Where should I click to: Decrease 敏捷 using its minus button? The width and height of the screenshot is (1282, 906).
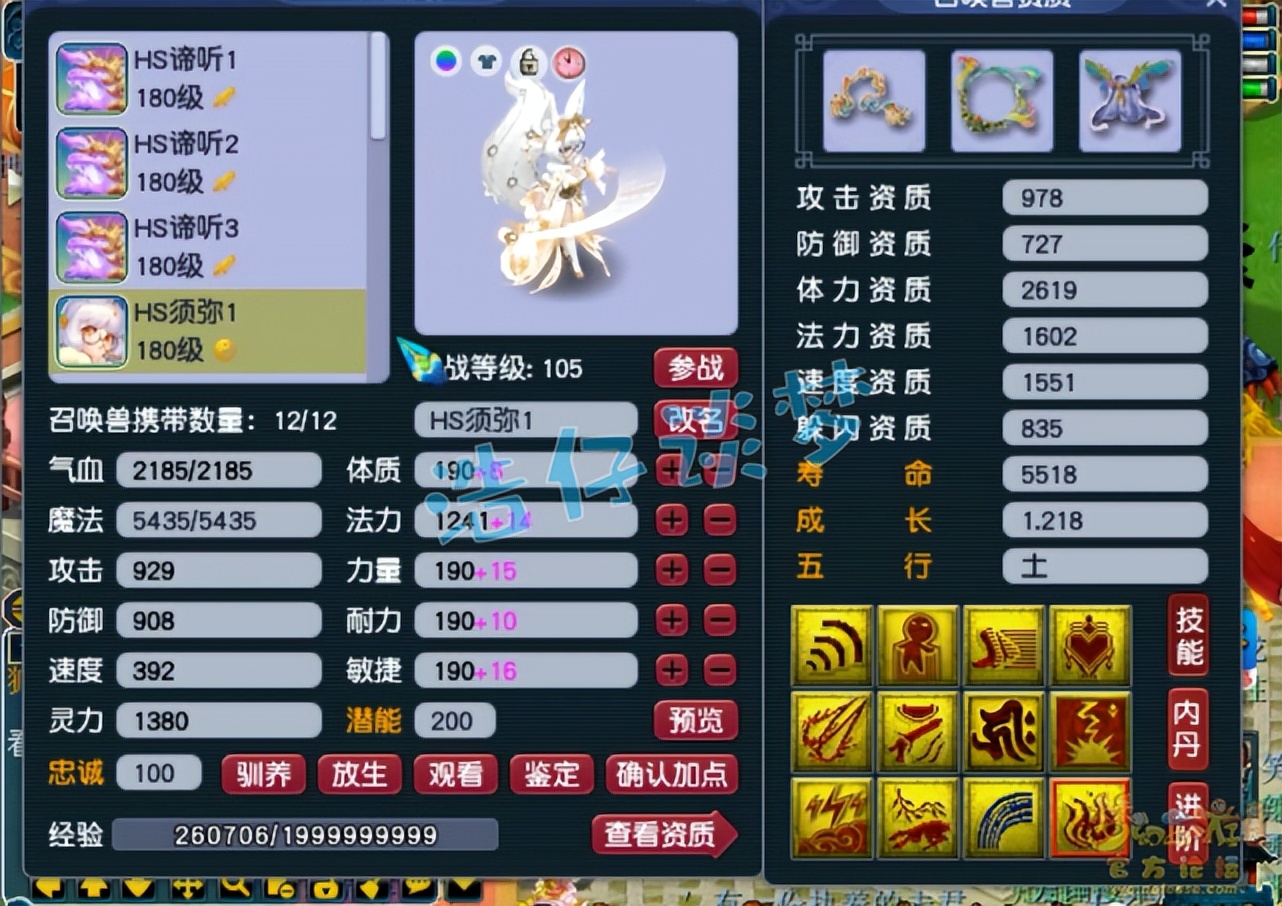(x=719, y=670)
